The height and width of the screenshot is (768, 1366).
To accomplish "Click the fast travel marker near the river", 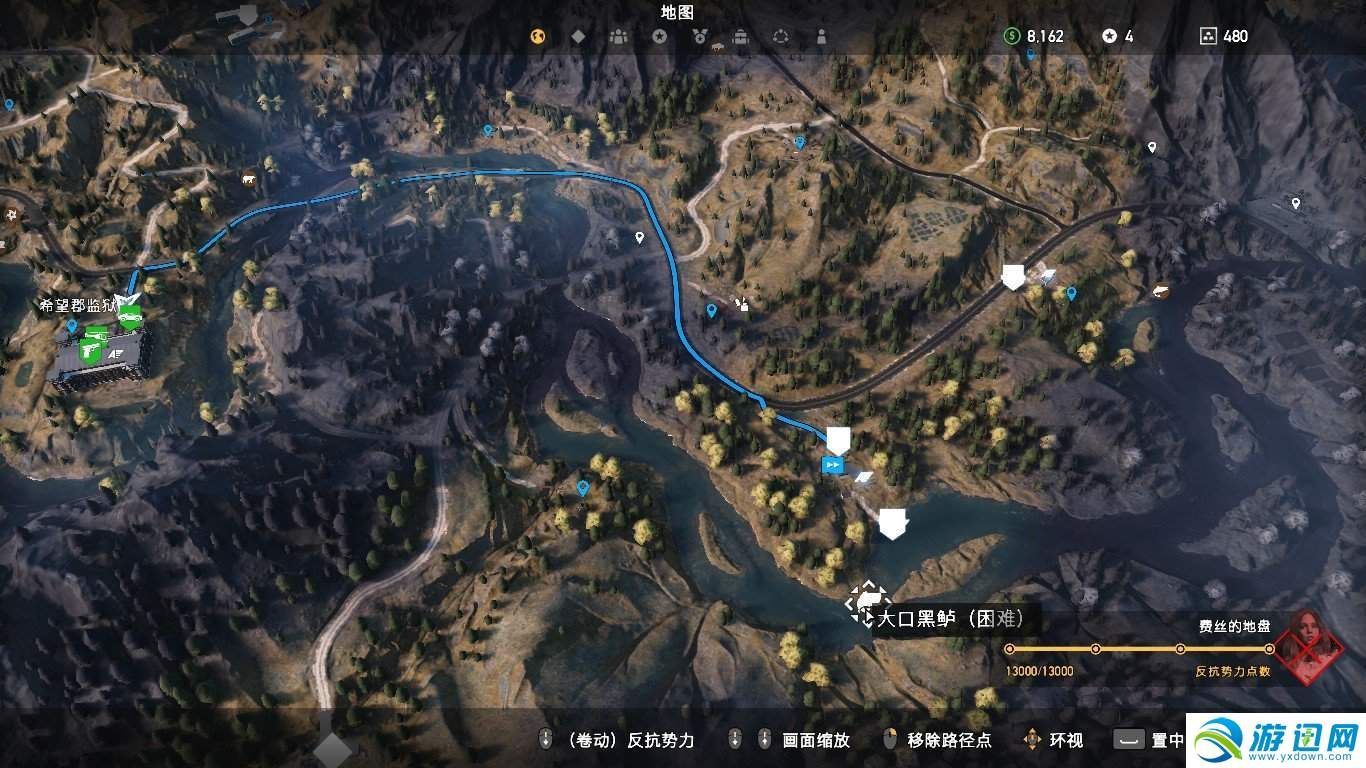I will click(x=833, y=464).
